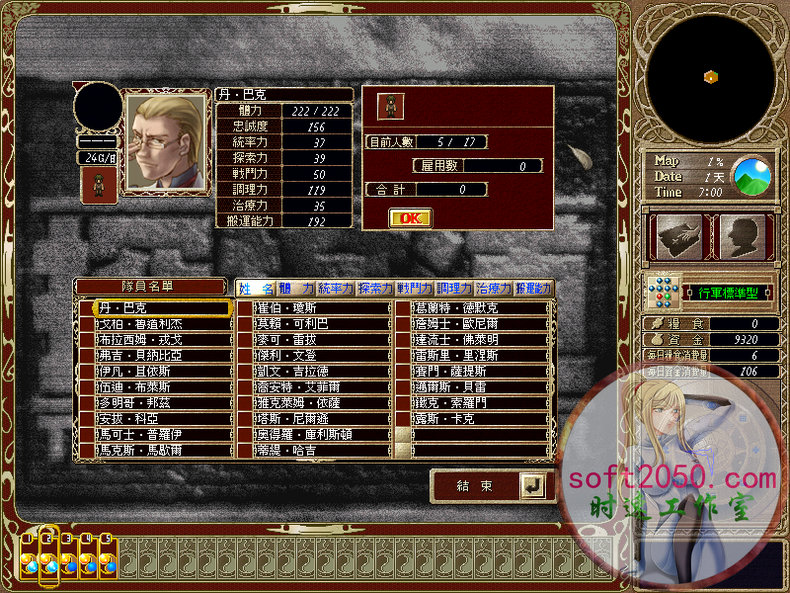Sort roster by 治療力 column
Image resolution: width=790 pixels, height=593 pixels.
pyautogui.click(x=494, y=289)
